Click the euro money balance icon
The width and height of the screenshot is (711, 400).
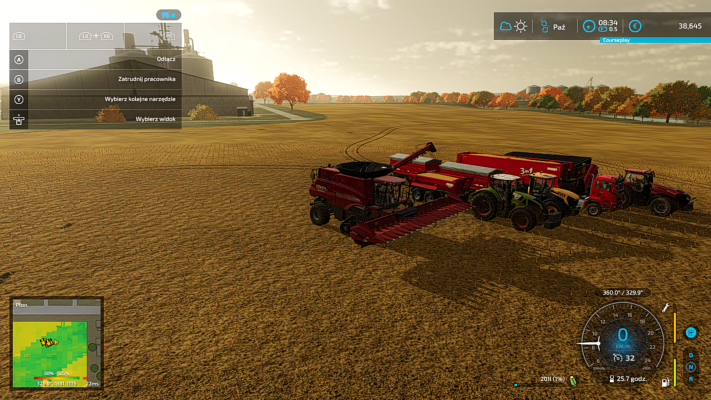634,26
